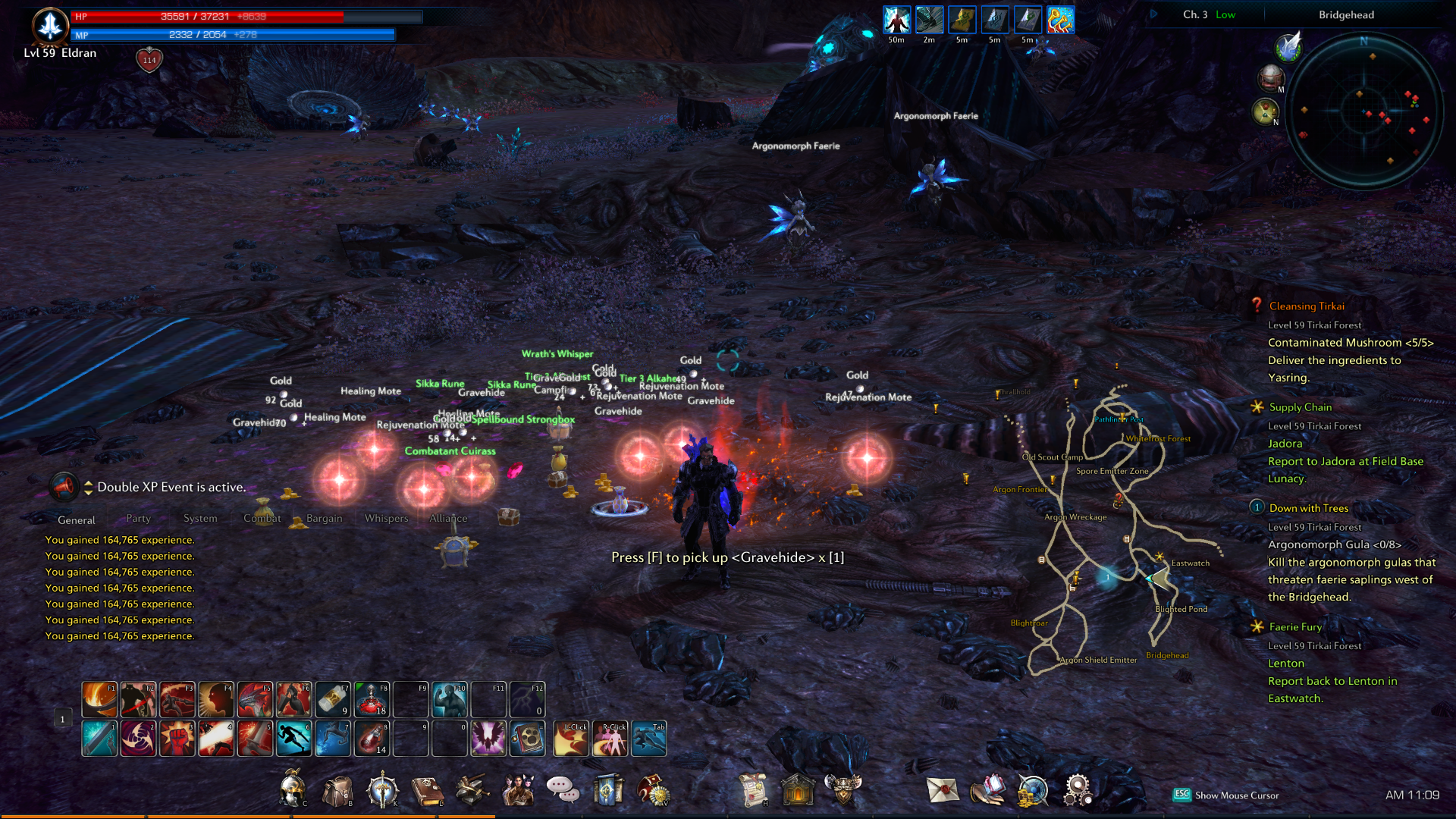
Task: Click the circular minimap radar
Action: tap(1363, 111)
